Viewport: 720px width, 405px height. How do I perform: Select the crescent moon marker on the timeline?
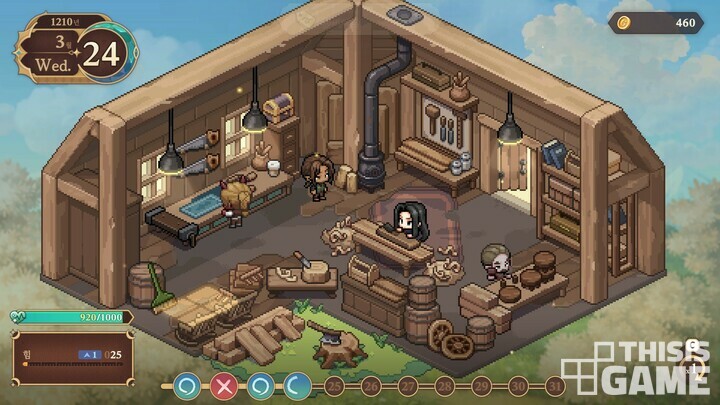click(x=297, y=385)
